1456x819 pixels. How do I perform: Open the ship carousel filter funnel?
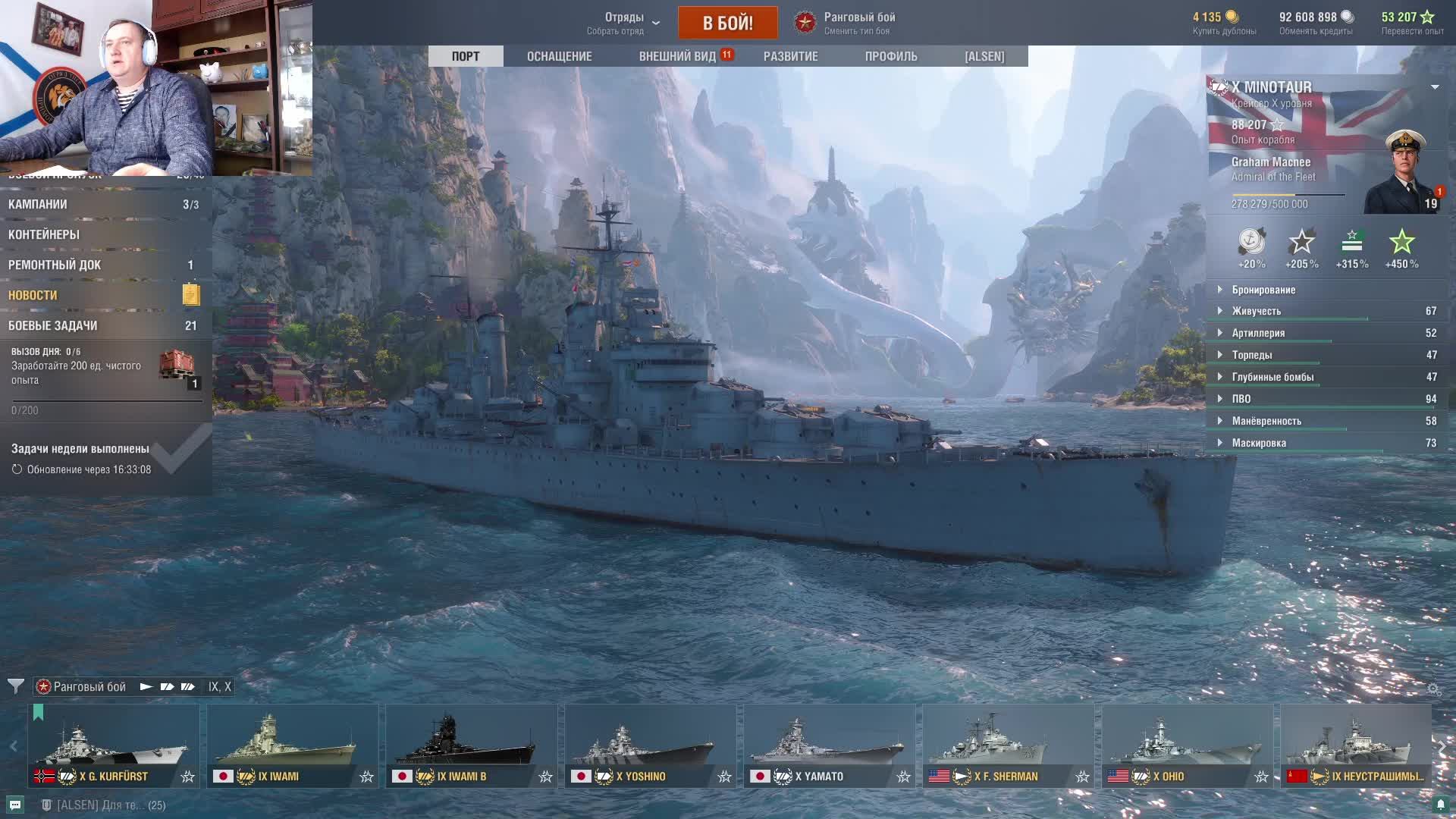click(15, 686)
